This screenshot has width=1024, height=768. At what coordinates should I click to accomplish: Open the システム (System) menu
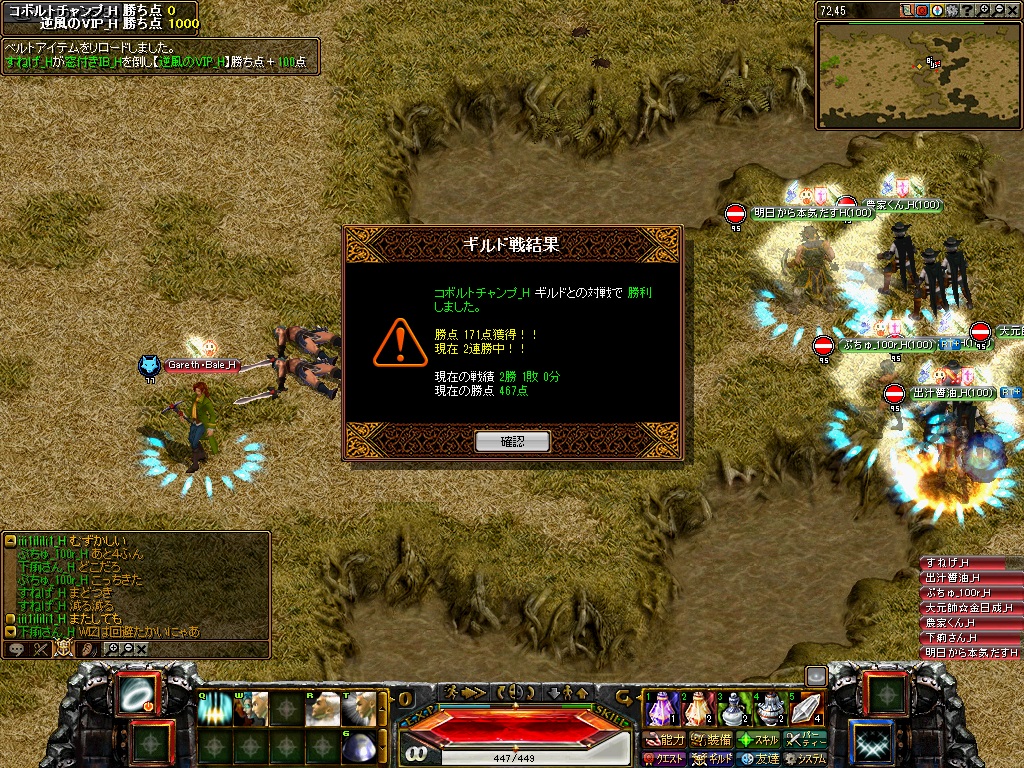click(x=806, y=759)
